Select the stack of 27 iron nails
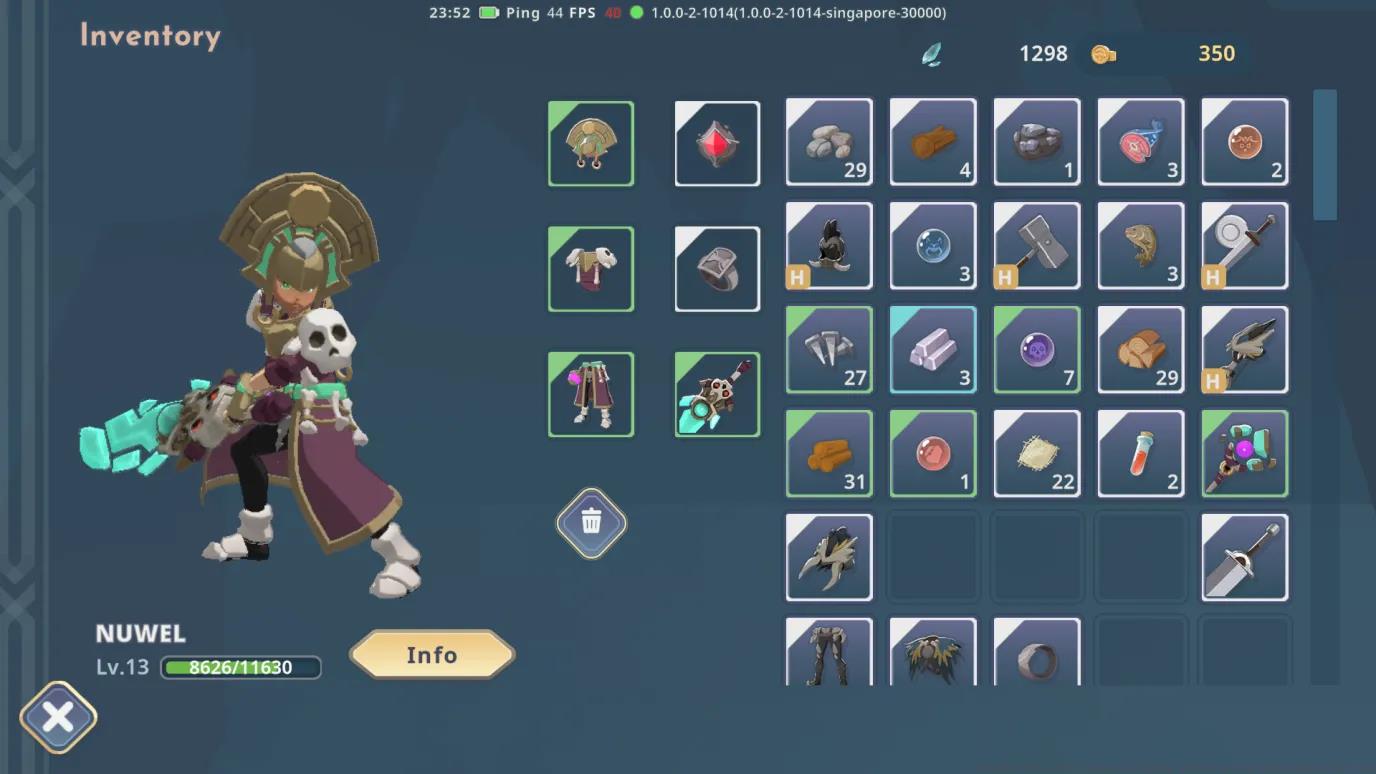Viewport: 1376px width, 774px height. (829, 350)
